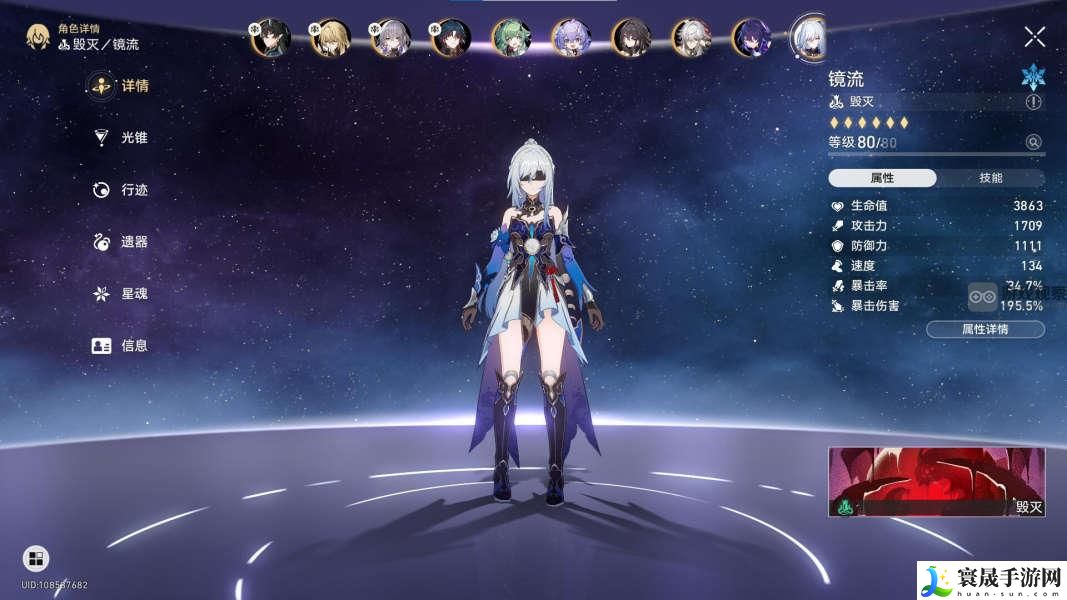Screen dimensions: 1067x600
Task: Open the 详情 details menu entry
Action: (x=121, y=86)
